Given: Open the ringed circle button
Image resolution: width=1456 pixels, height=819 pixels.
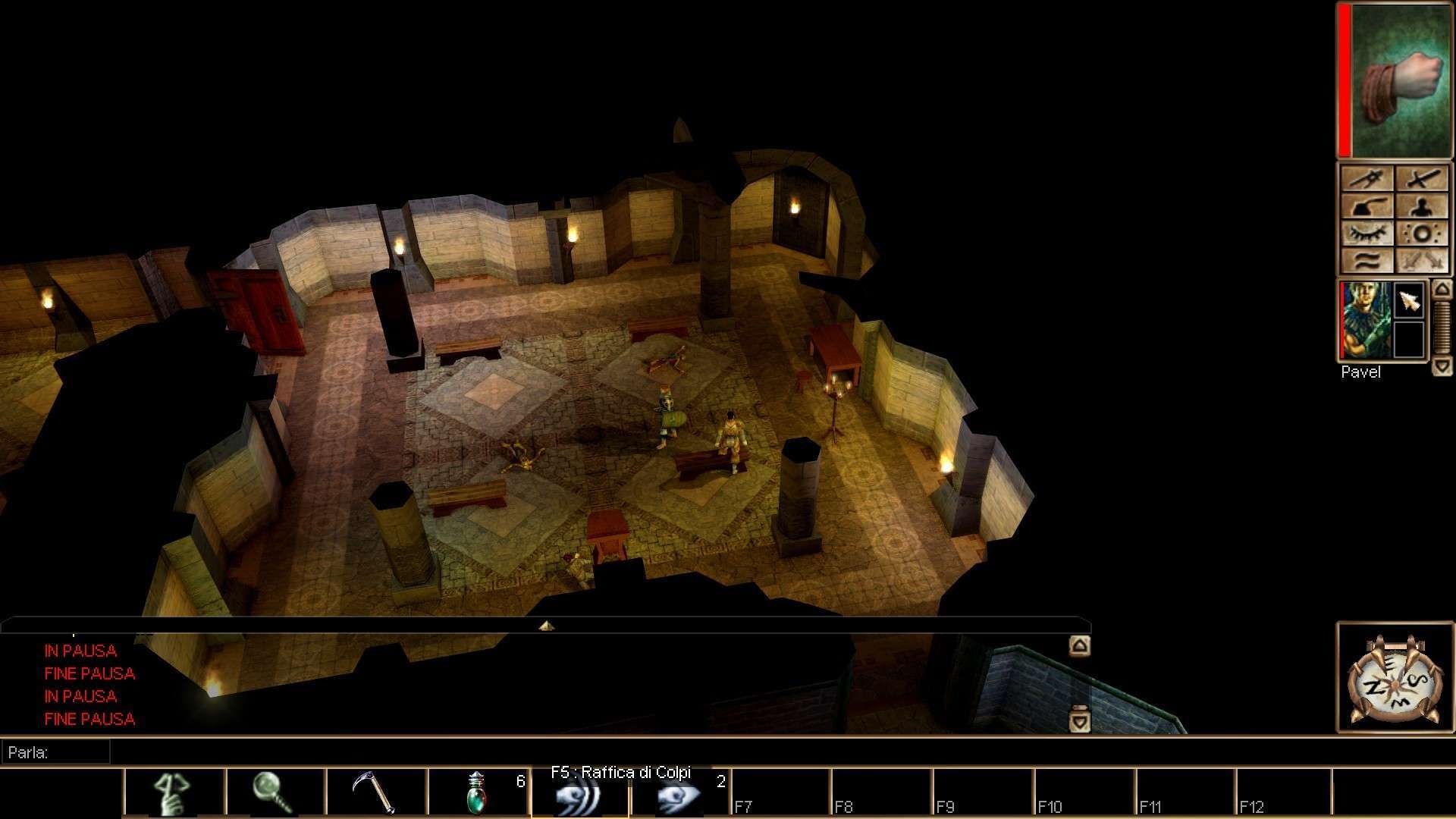Looking at the screenshot, I should 1423,234.
